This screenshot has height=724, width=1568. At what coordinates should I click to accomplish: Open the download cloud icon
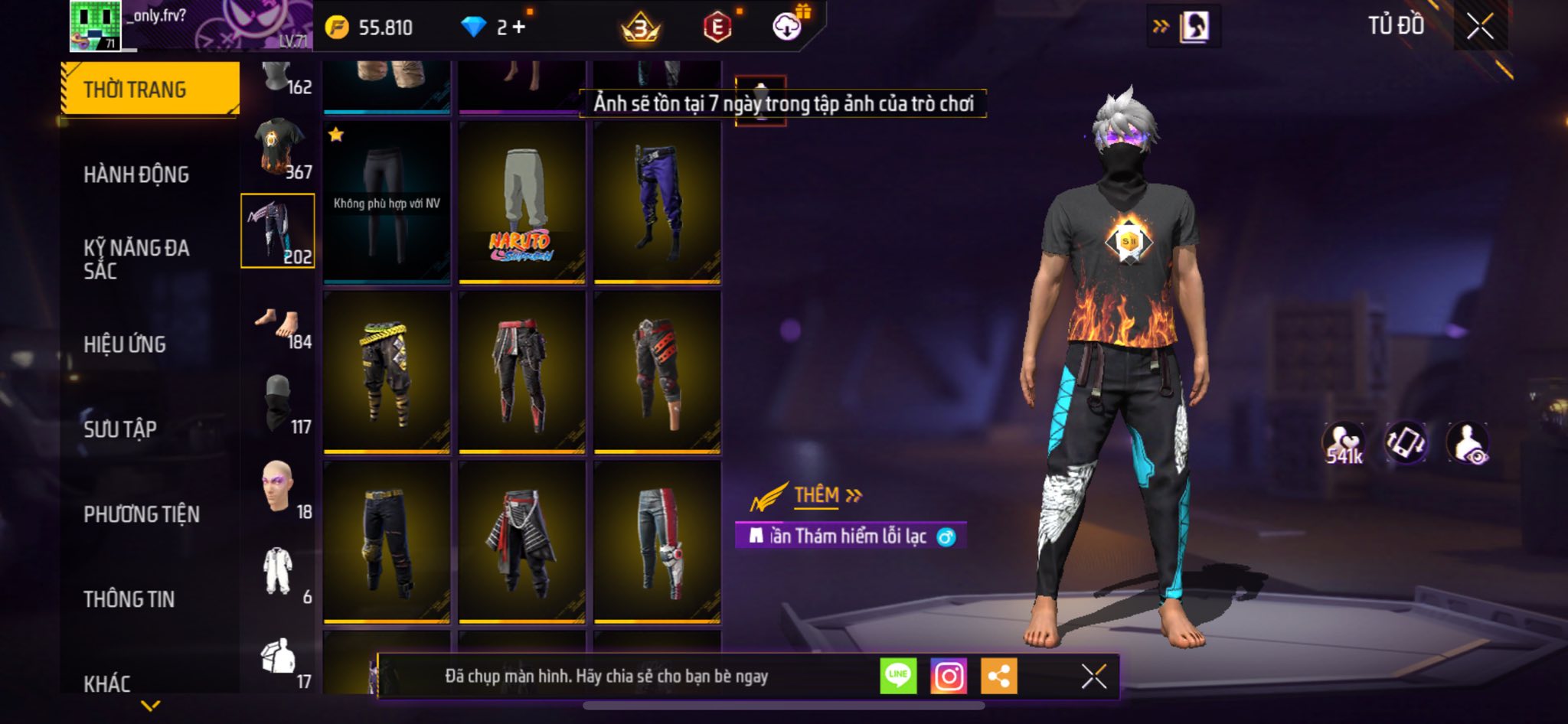(x=787, y=27)
